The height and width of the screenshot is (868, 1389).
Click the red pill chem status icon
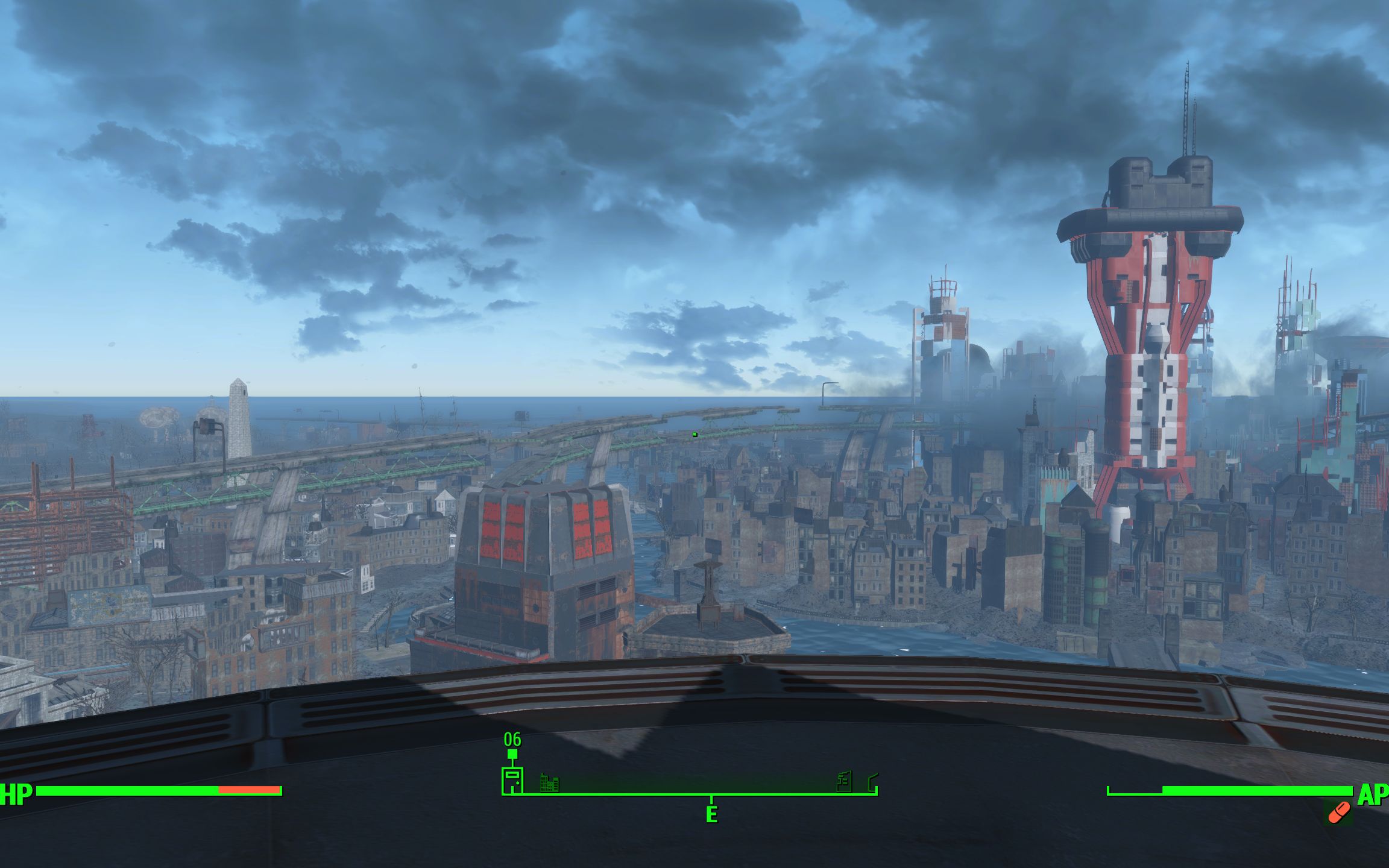[x=1338, y=813]
